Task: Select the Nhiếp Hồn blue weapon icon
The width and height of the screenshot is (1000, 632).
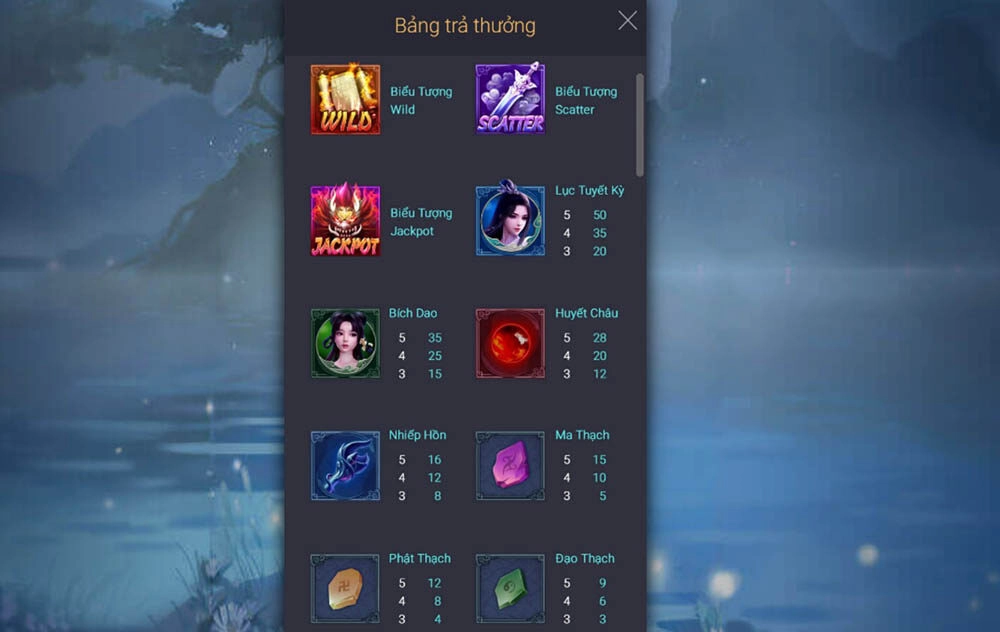Action: tap(345, 466)
